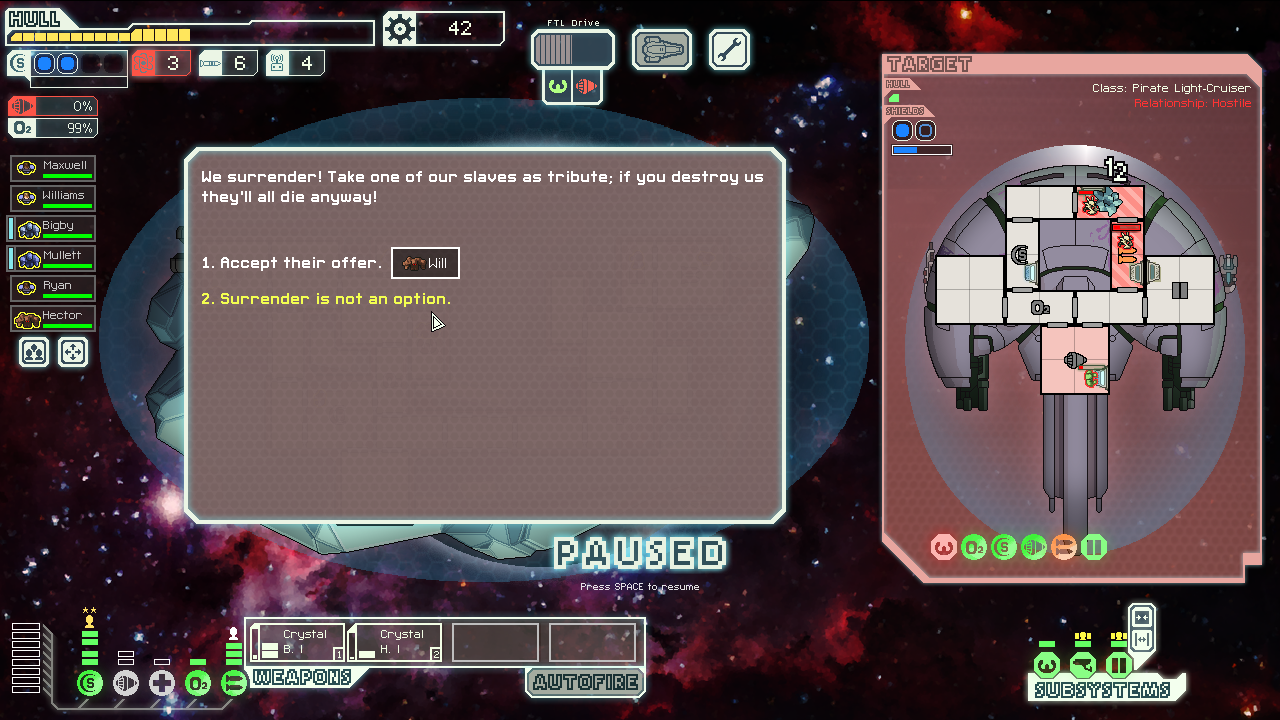Screen dimensions: 1280x720
Task: Select crew member Mullett
Action: click(x=54, y=258)
